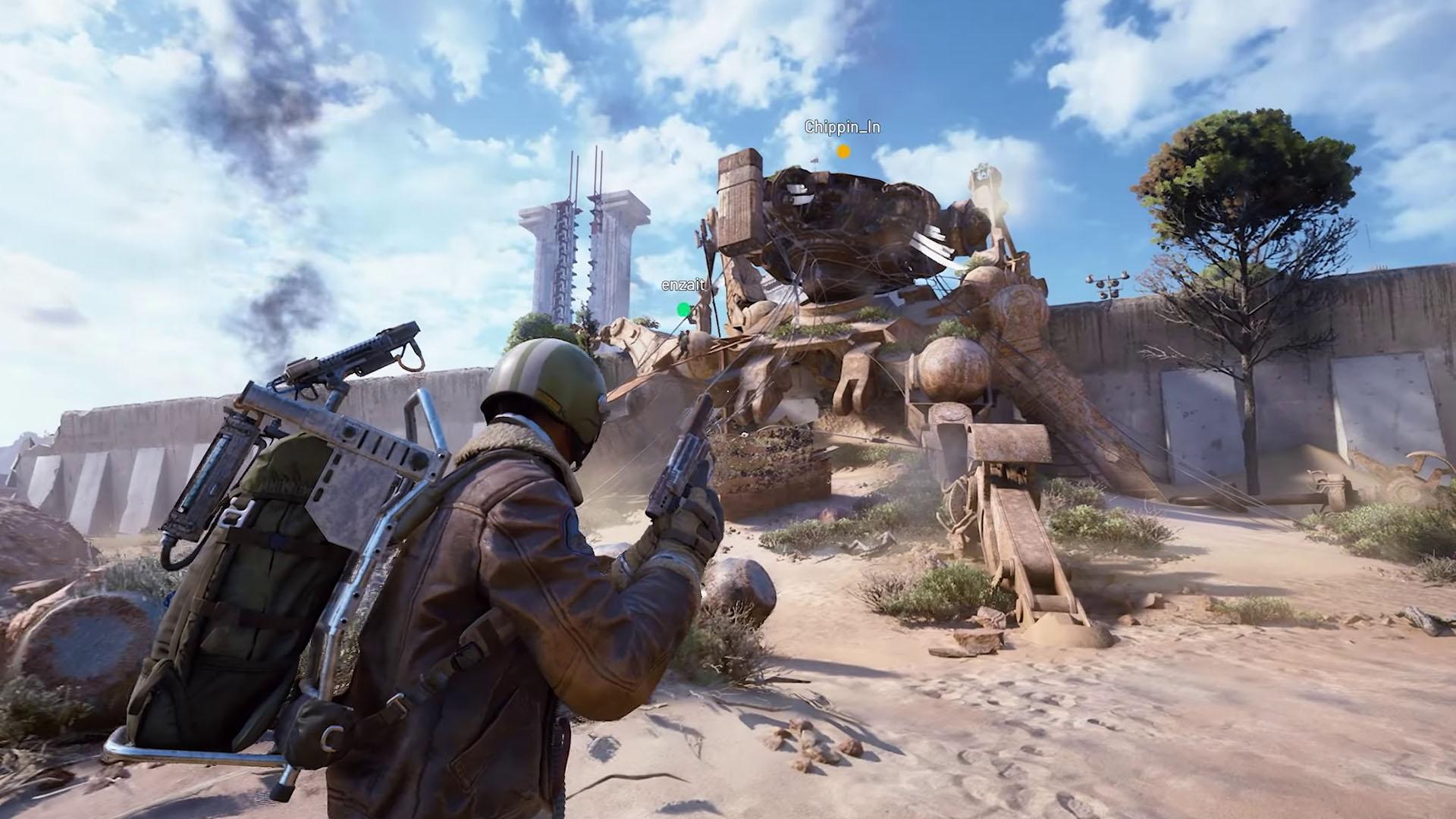This screenshot has width=1456, height=819.
Task: Click the antenna towers in the distance
Action: click(584, 243)
